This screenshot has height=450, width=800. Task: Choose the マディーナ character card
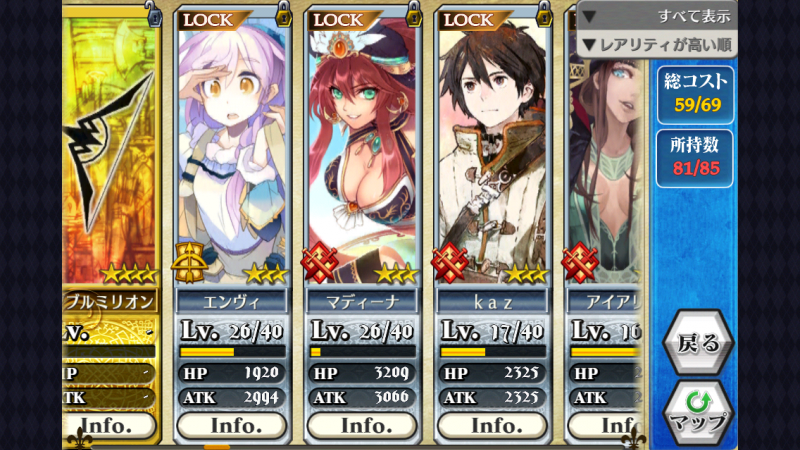[362, 150]
